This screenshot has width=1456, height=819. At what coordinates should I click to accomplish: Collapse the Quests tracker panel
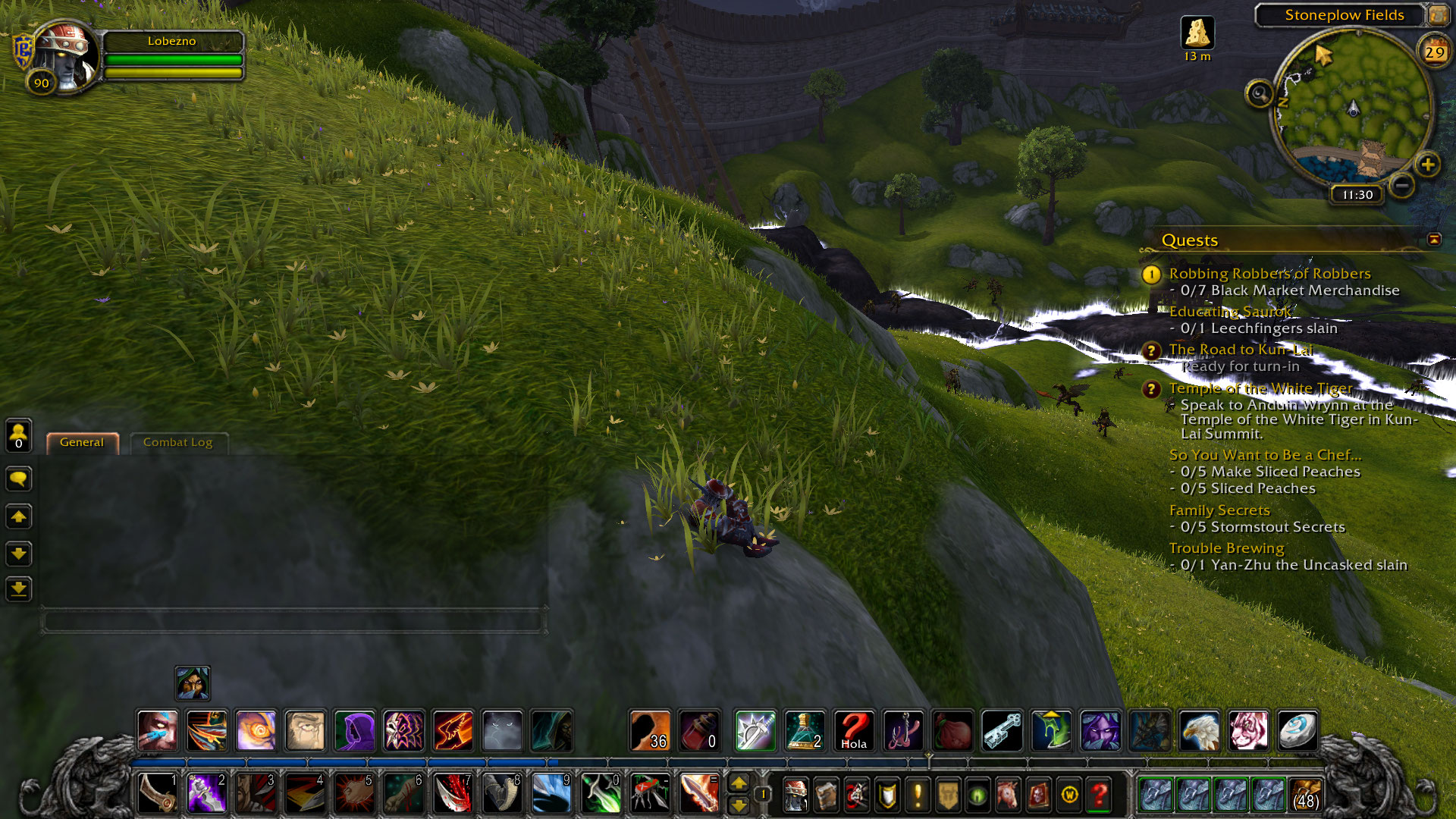[x=1433, y=240]
